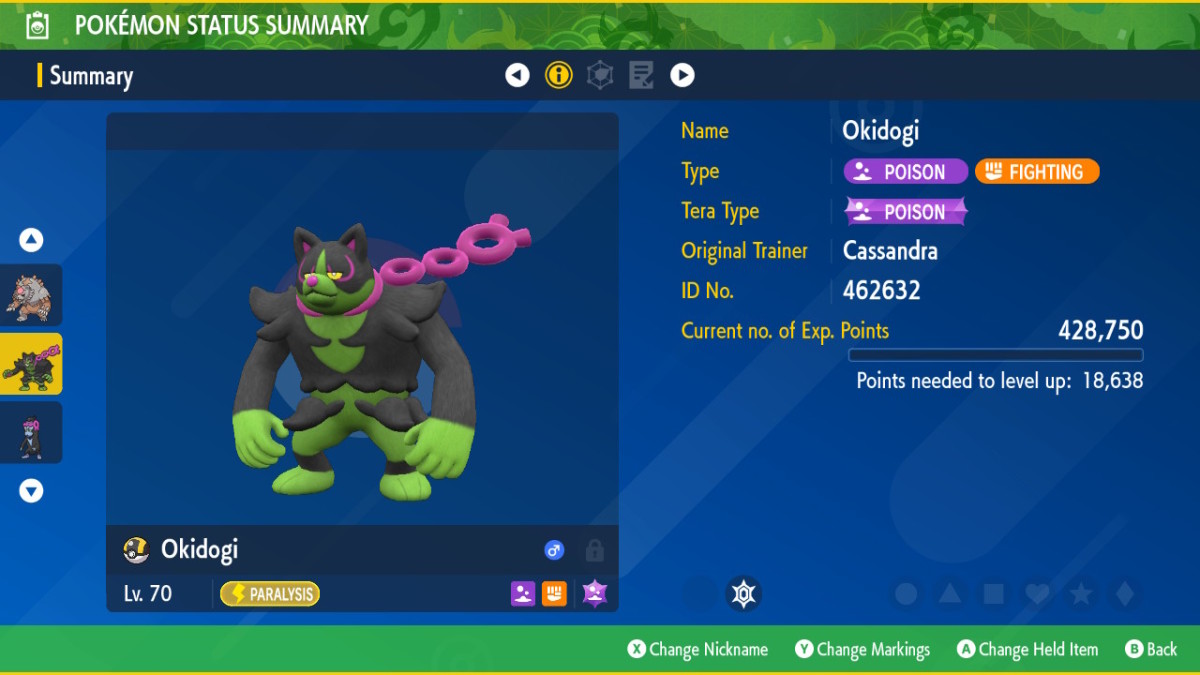
Task: Toggle the triangle marking
Action: [x=950, y=594]
